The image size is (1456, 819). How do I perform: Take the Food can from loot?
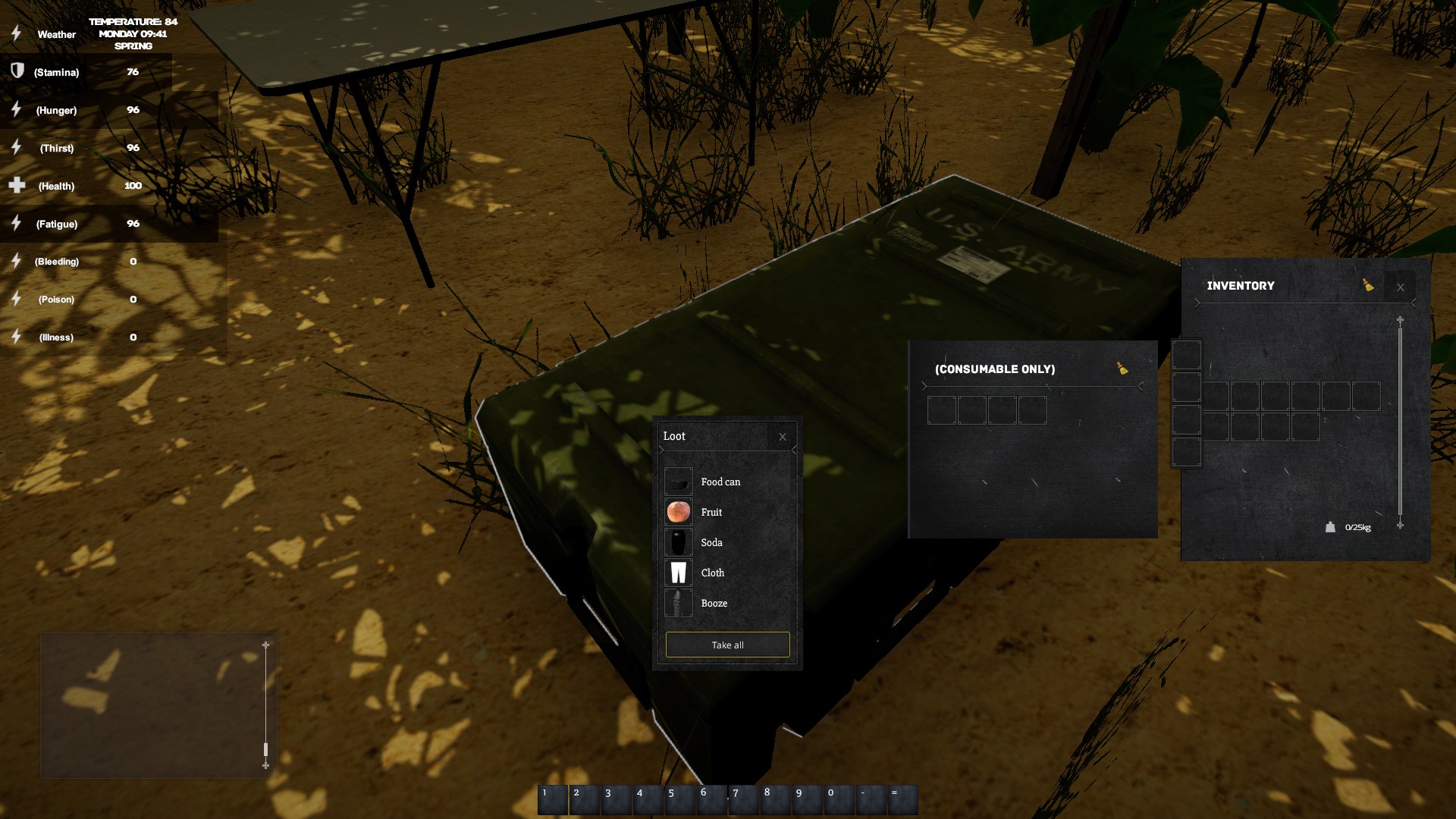[x=719, y=482]
